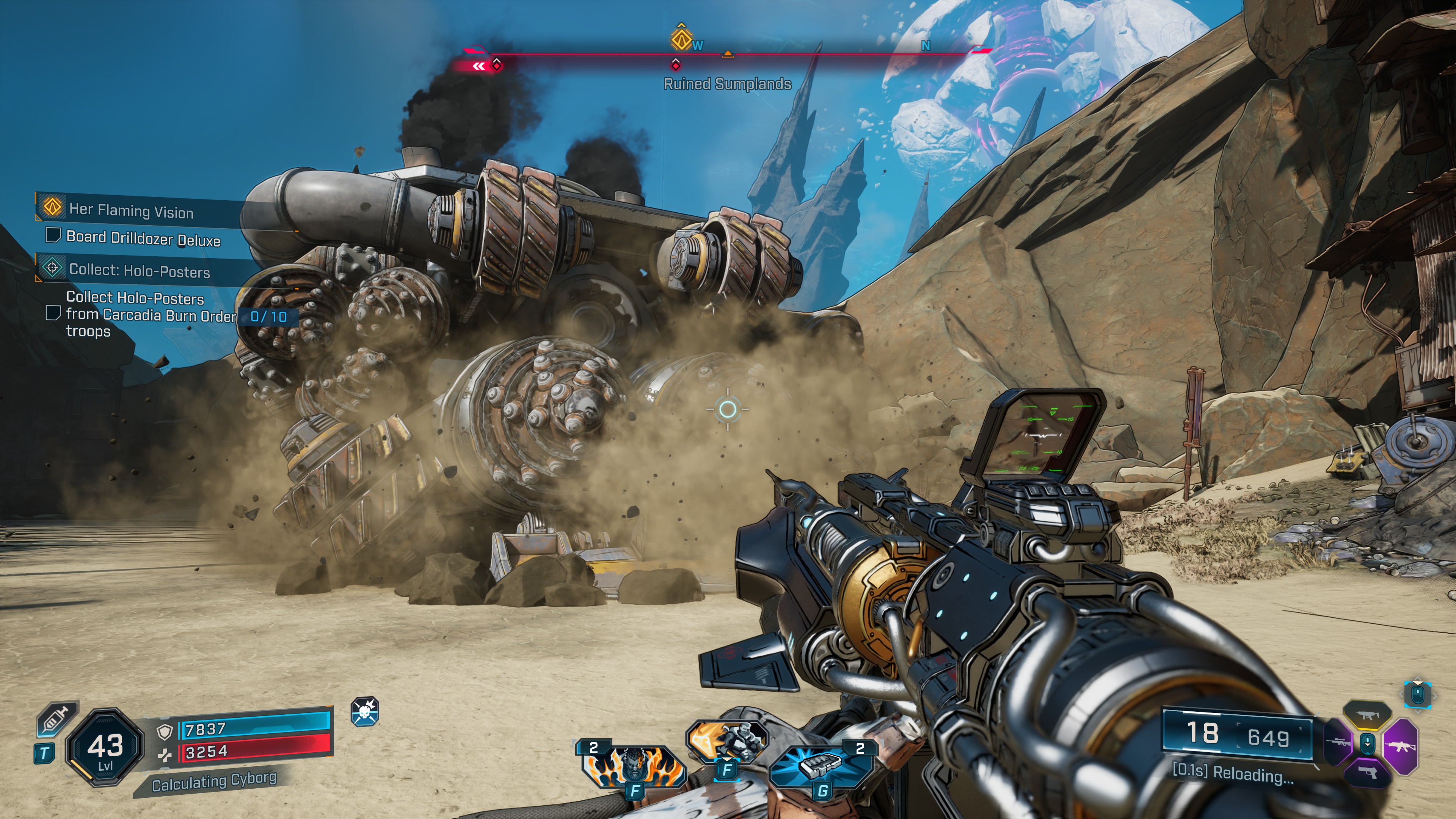Tick the Board Drilldozer Deluxe objective checkbox
Screen dimensions: 1456x819
(53, 235)
